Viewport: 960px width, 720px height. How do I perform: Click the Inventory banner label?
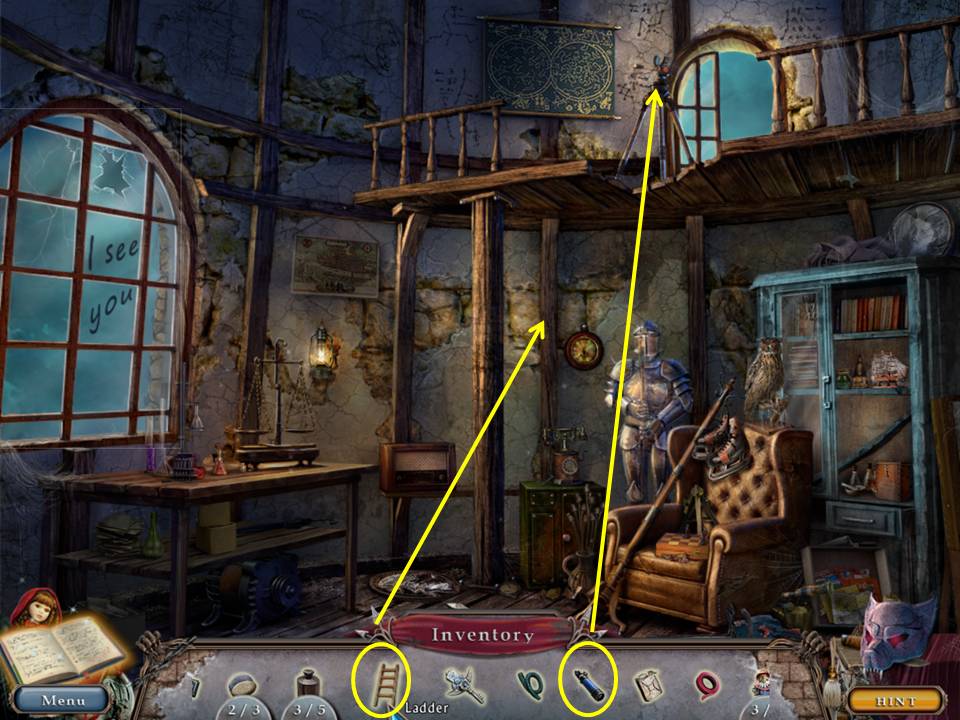482,635
